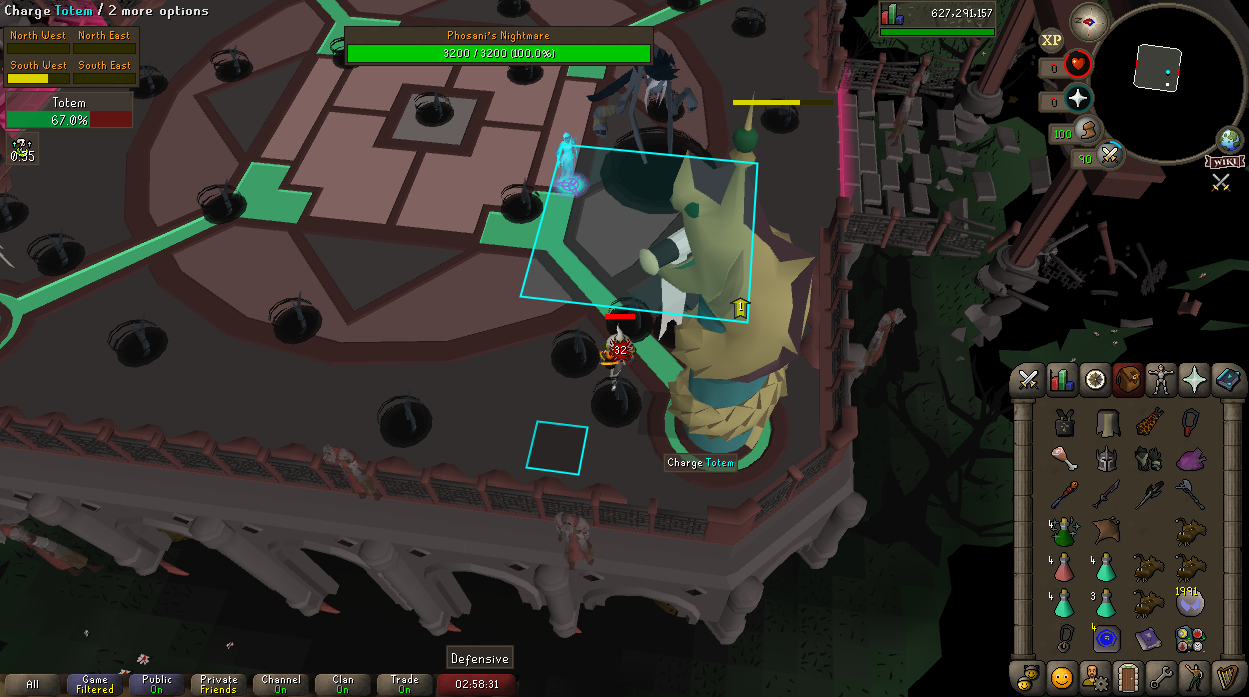This screenshot has width=1249, height=697.
Task: Open the Combat Options tab
Action: (x=1027, y=380)
